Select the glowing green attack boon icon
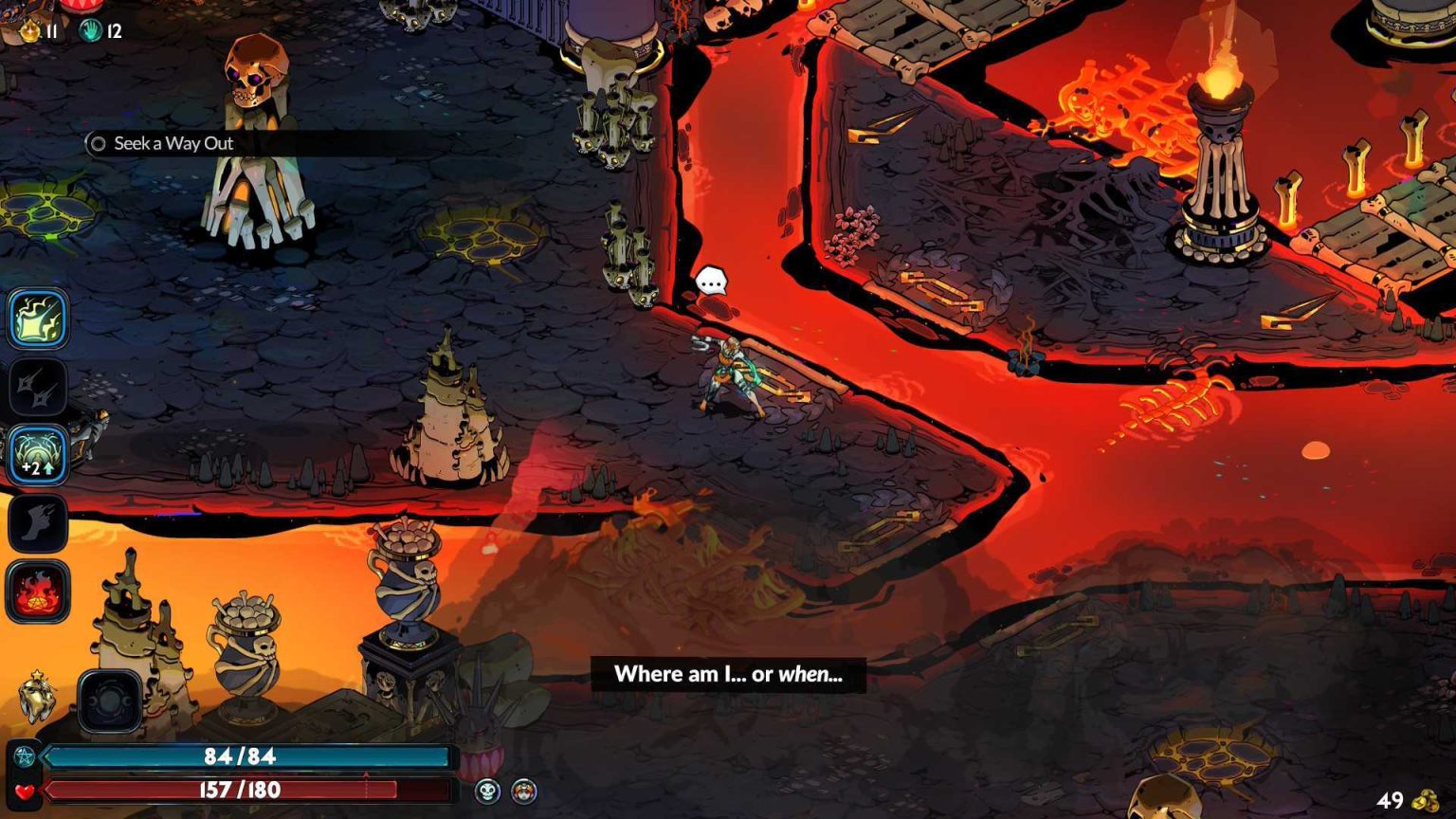Image resolution: width=1456 pixels, height=819 pixels. 38,318
